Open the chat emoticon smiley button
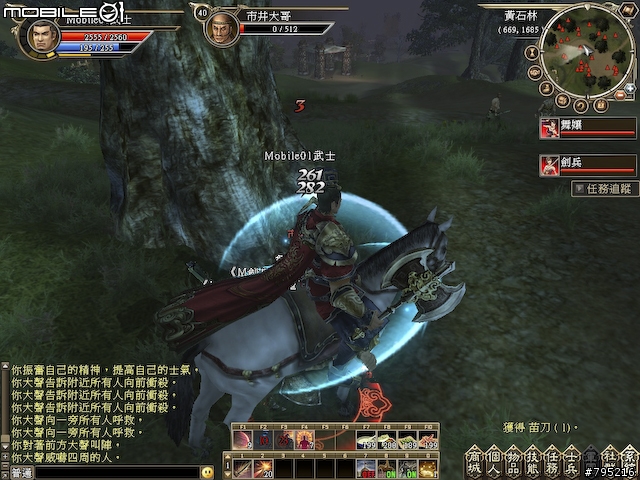Viewport: 640px width, 480px height. point(207,471)
